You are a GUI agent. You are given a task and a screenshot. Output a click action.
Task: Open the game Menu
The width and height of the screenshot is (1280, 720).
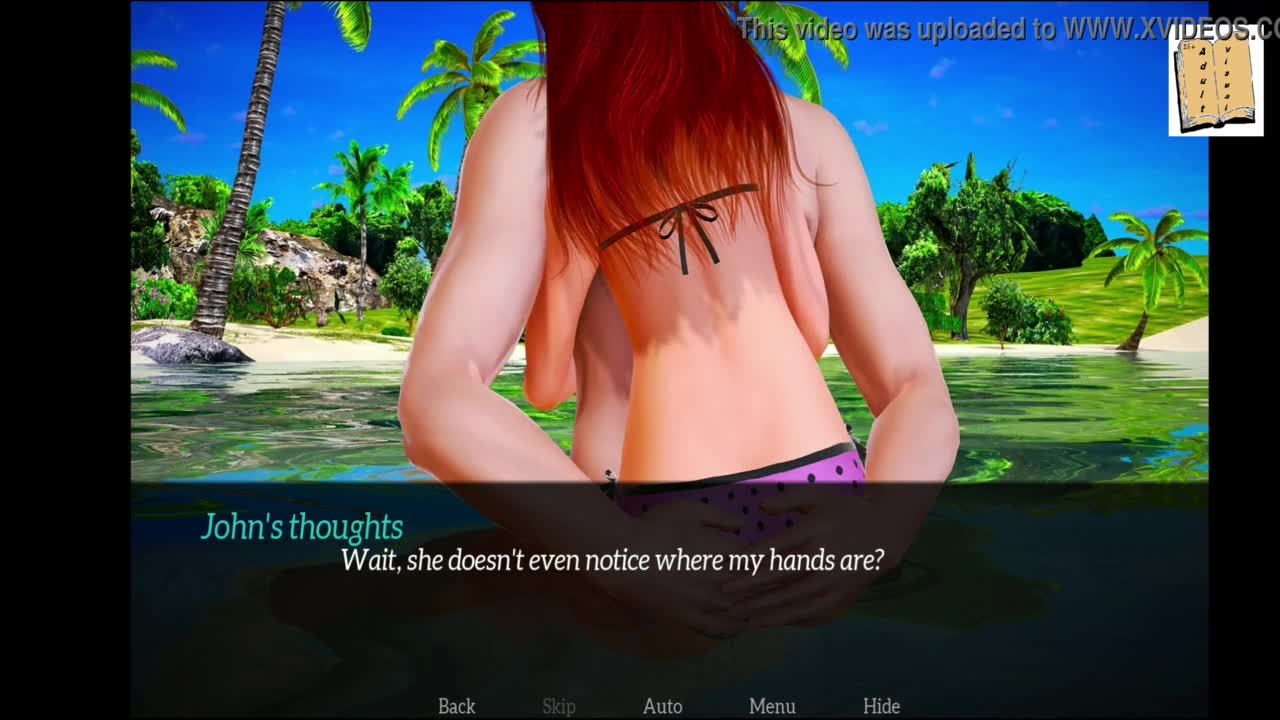click(x=772, y=706)
